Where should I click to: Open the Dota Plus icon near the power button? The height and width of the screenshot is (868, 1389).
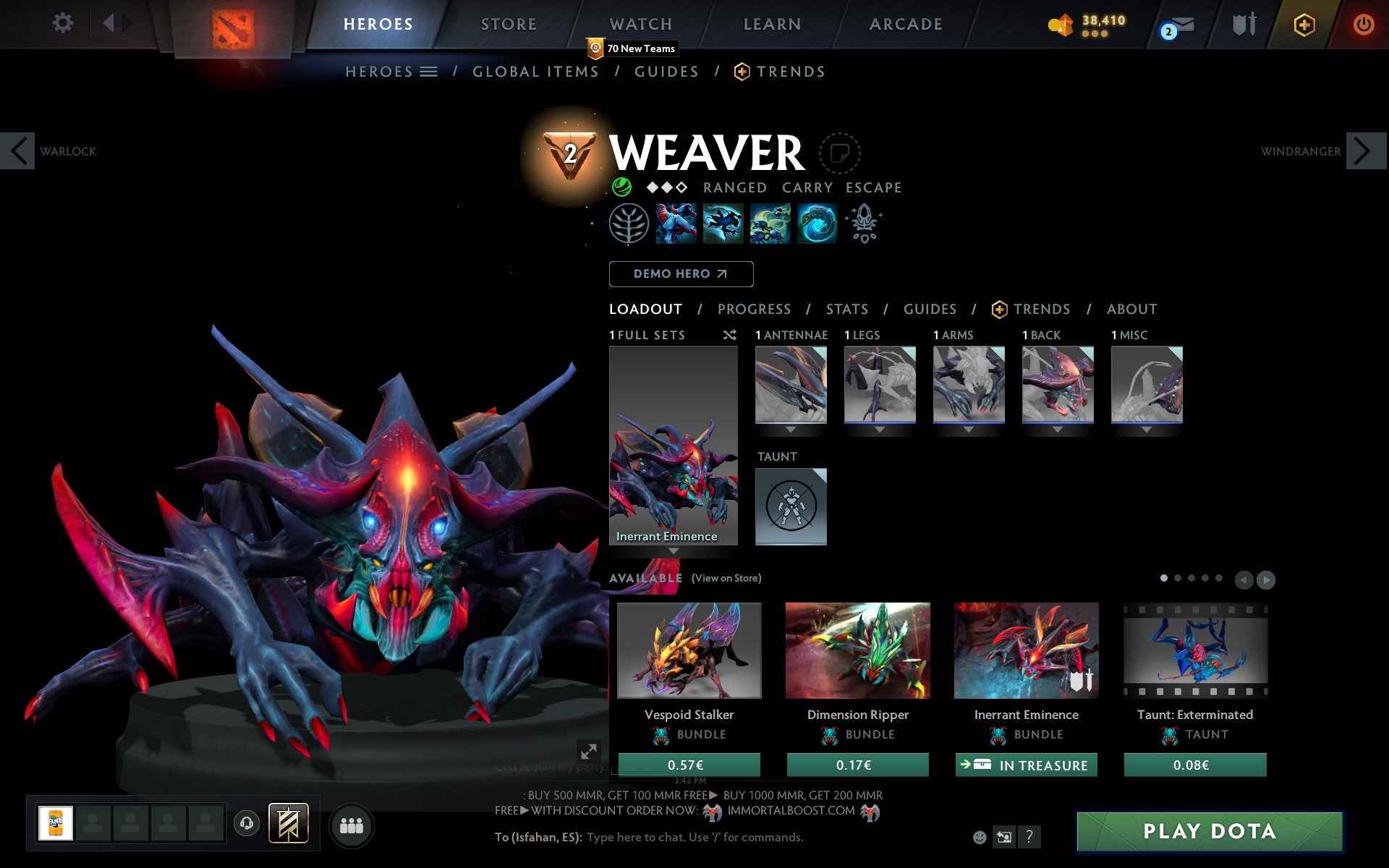[x=1303, y=24]
